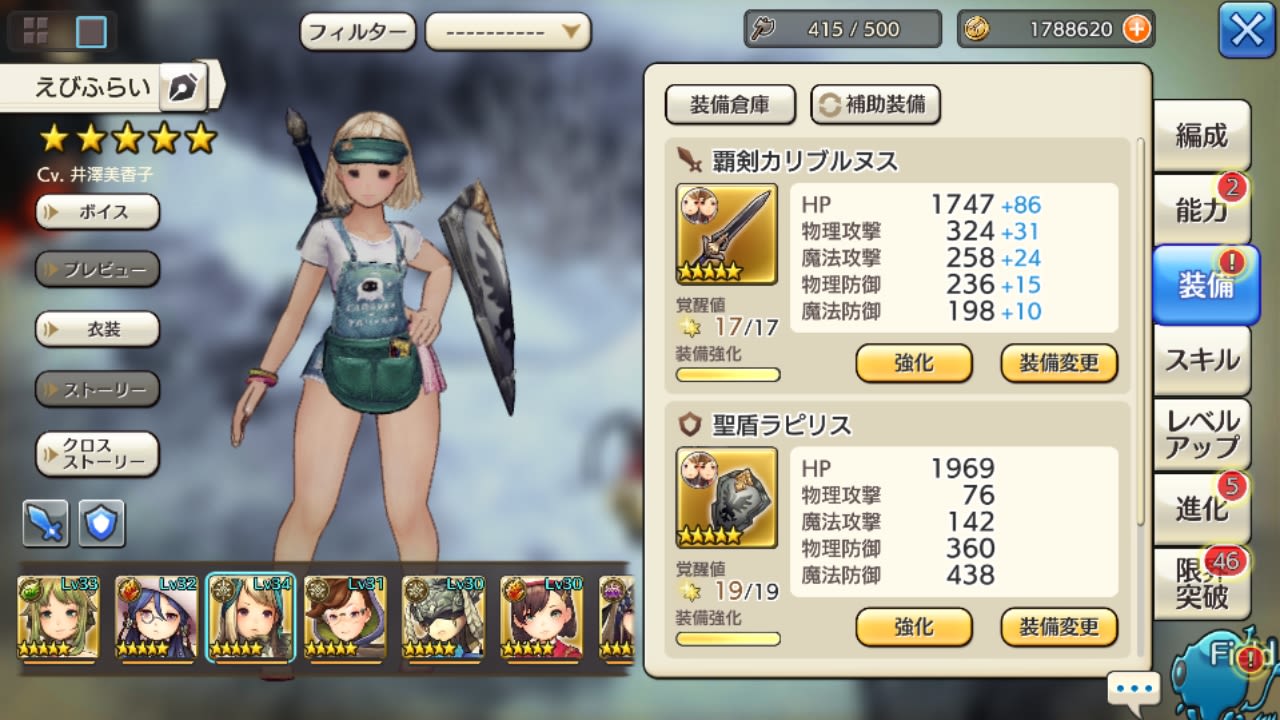Select the 編成 formation tab
1280x720 pixels.
1201,136
